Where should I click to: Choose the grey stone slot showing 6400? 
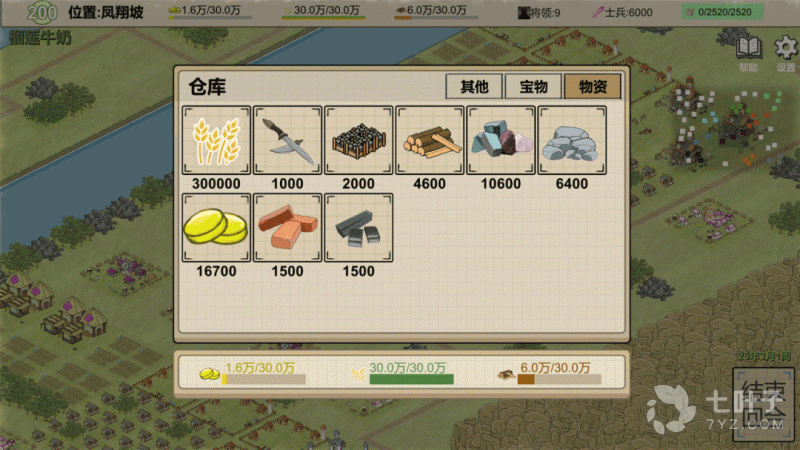coord(572,140)
